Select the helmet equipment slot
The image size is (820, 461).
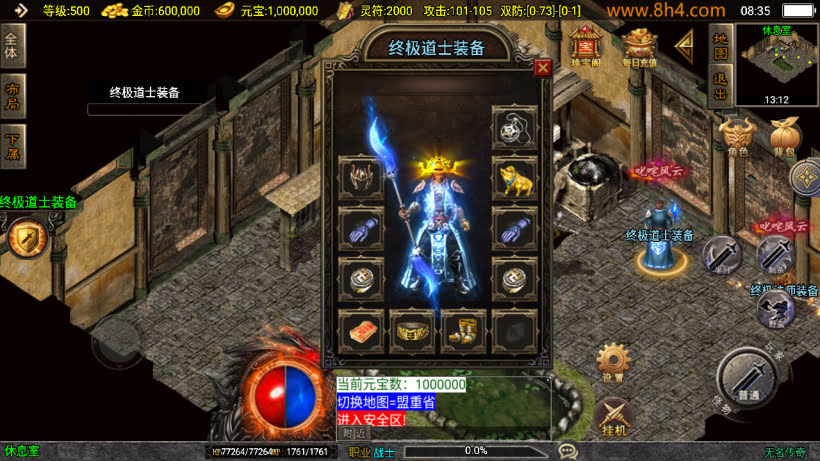pos(360,177)
